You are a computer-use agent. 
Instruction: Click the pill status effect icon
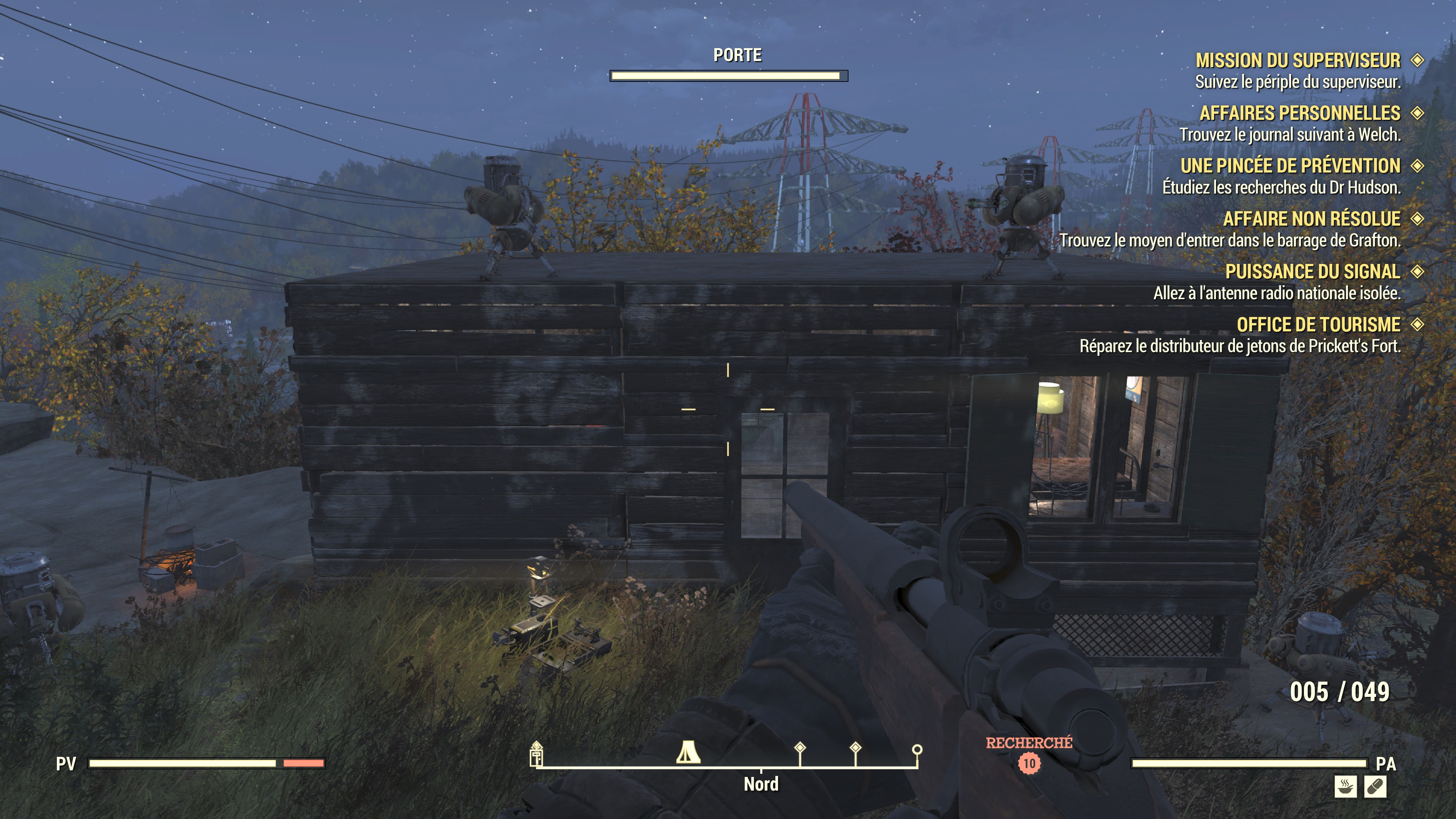click(1374, 786)
